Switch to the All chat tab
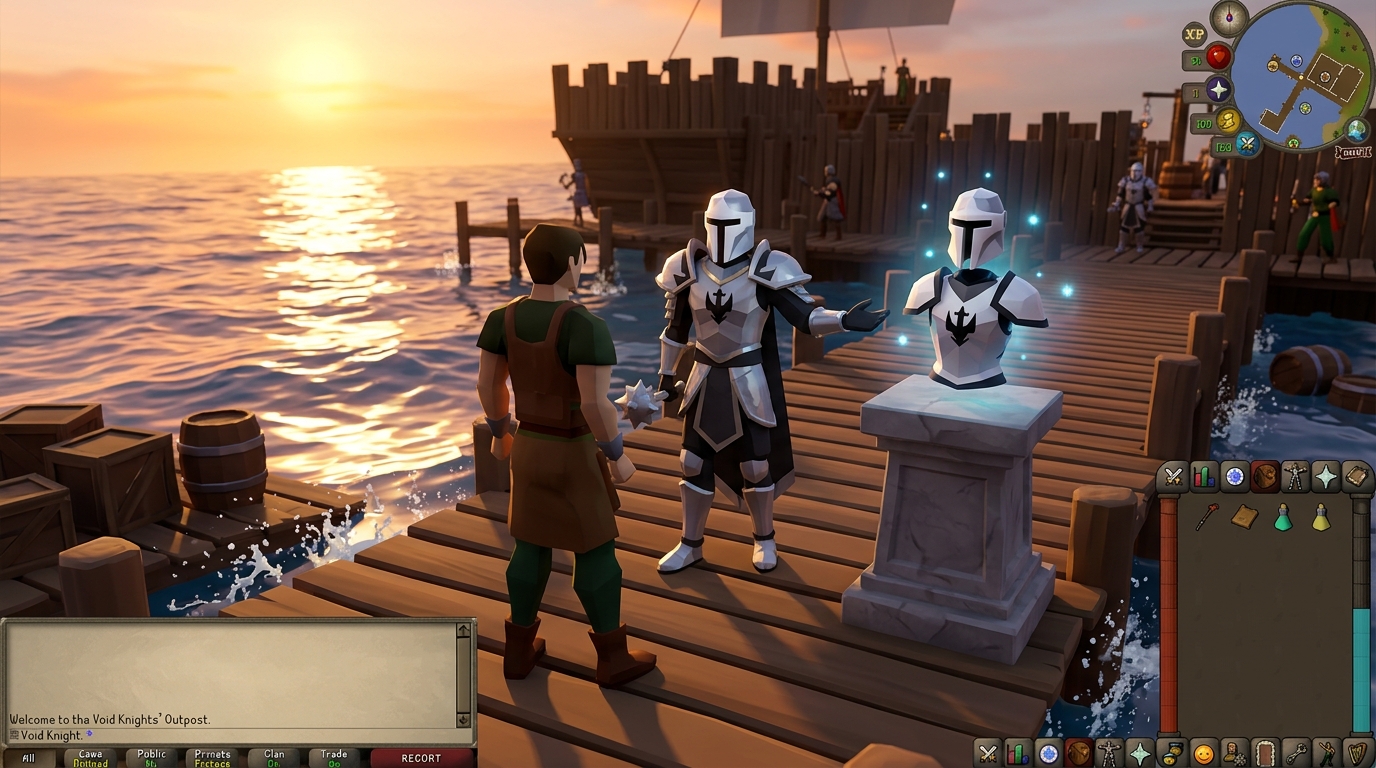 tap(28, 758)
